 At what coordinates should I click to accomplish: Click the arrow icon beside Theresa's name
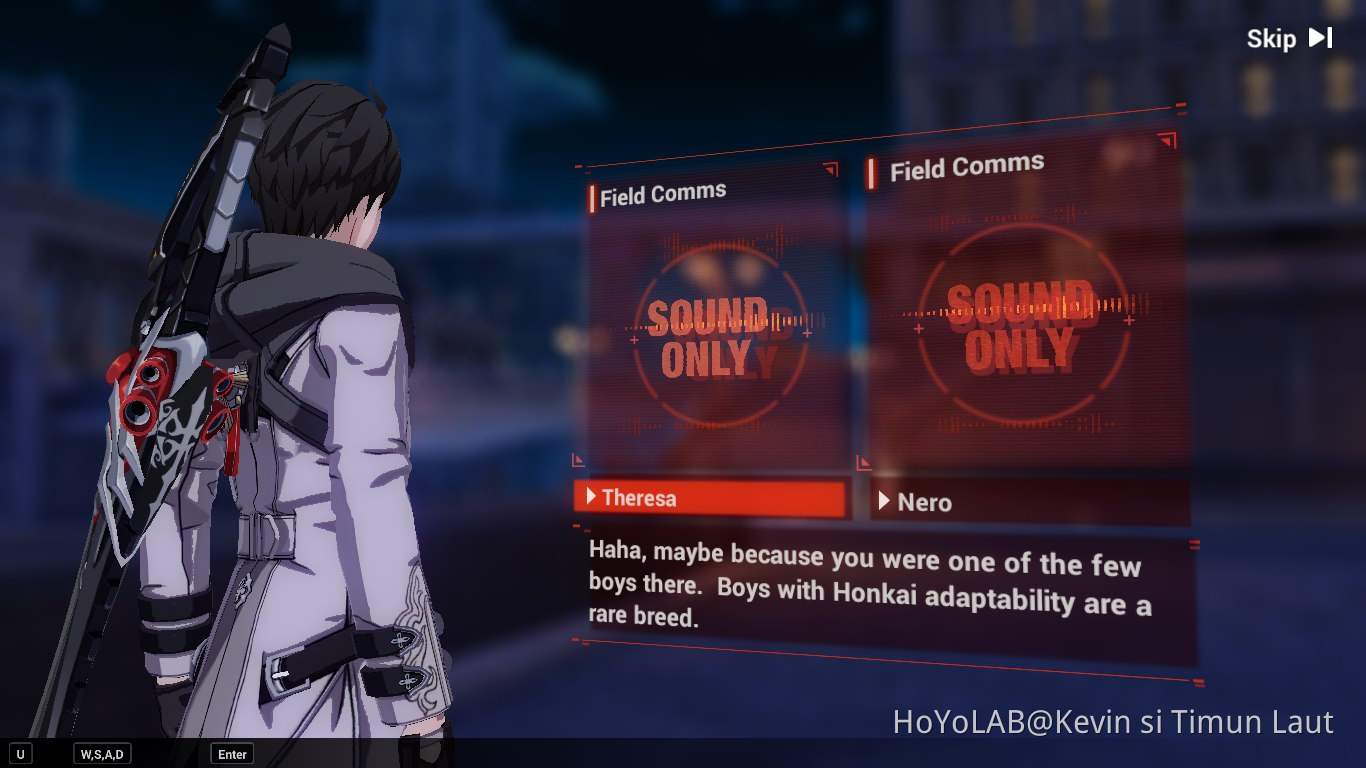pyautogui.click(x=593, y=498)
